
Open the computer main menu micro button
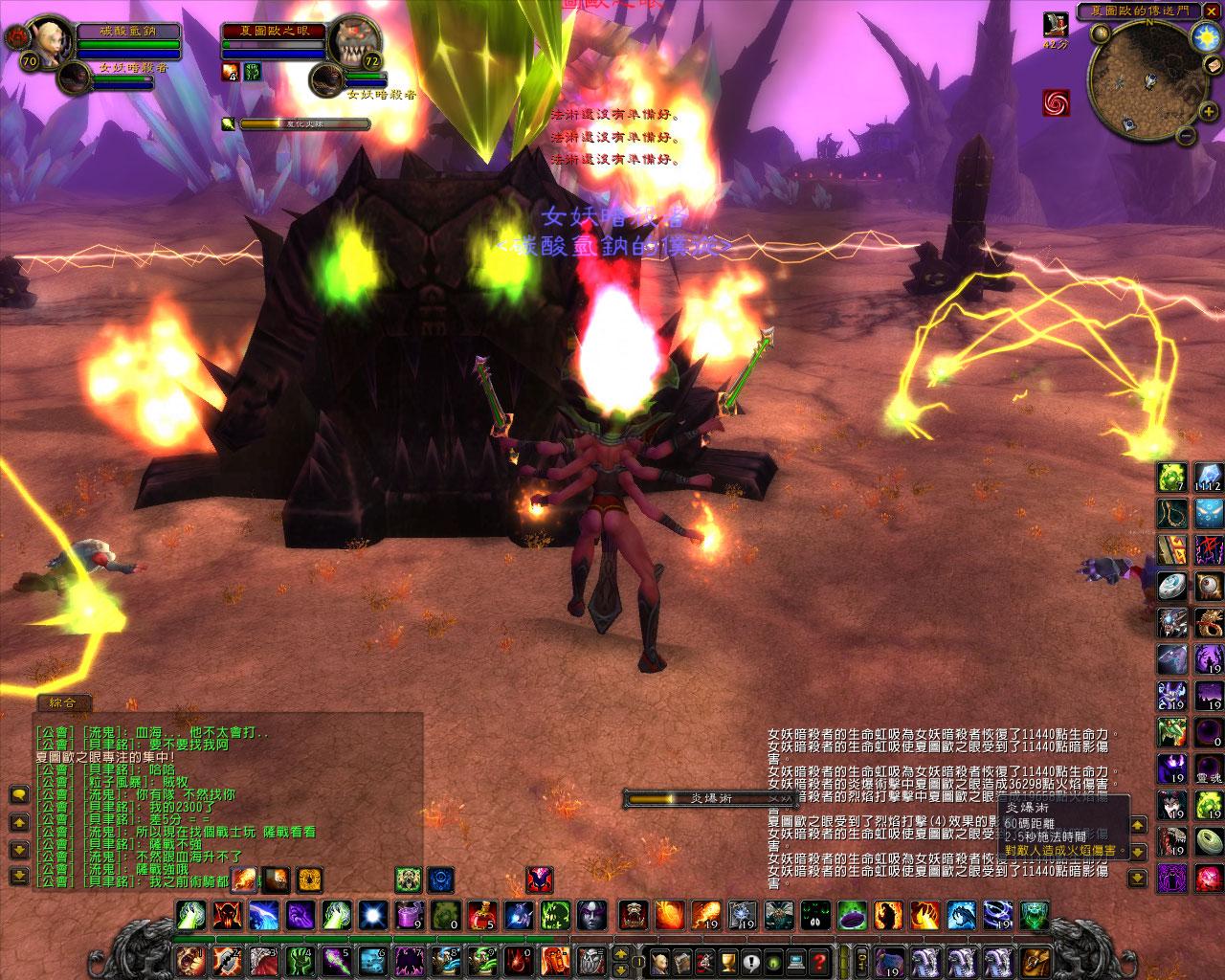(797, 961)
